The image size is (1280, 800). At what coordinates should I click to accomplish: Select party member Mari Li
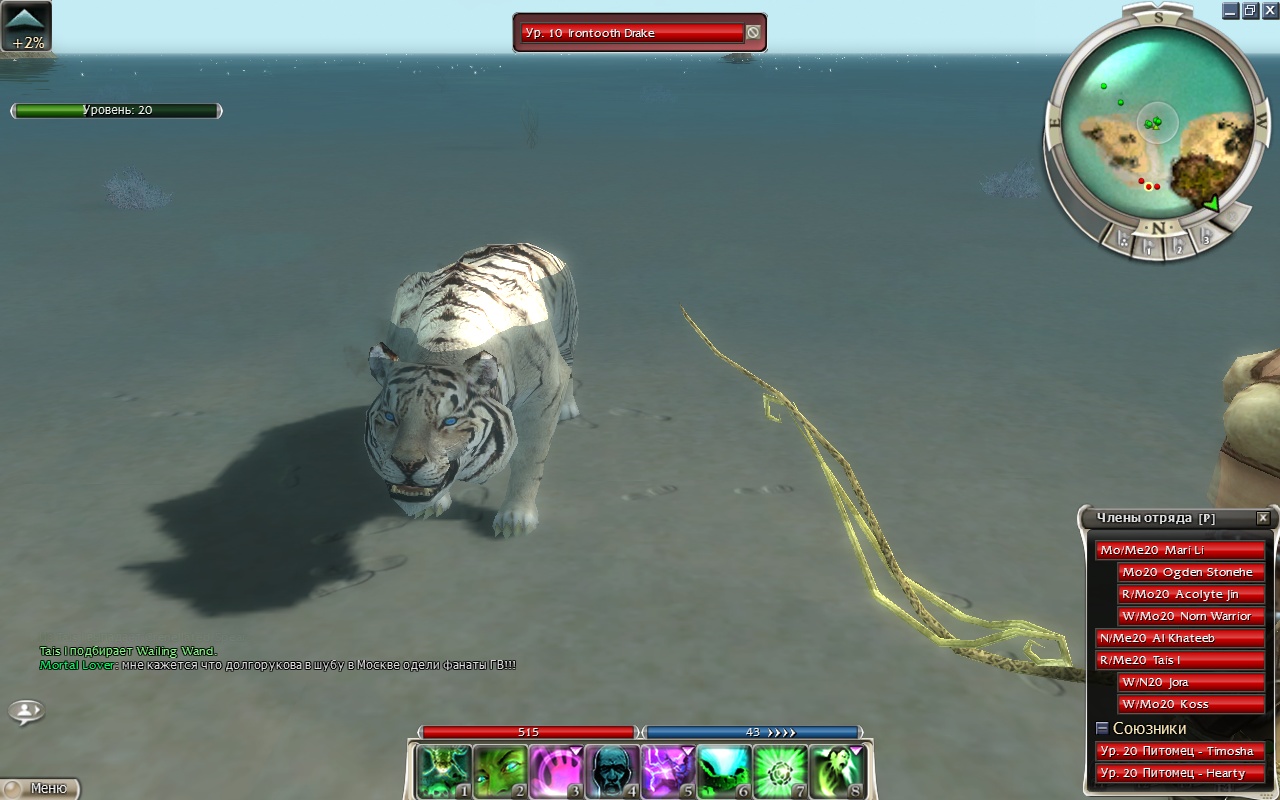point(1180,550)
